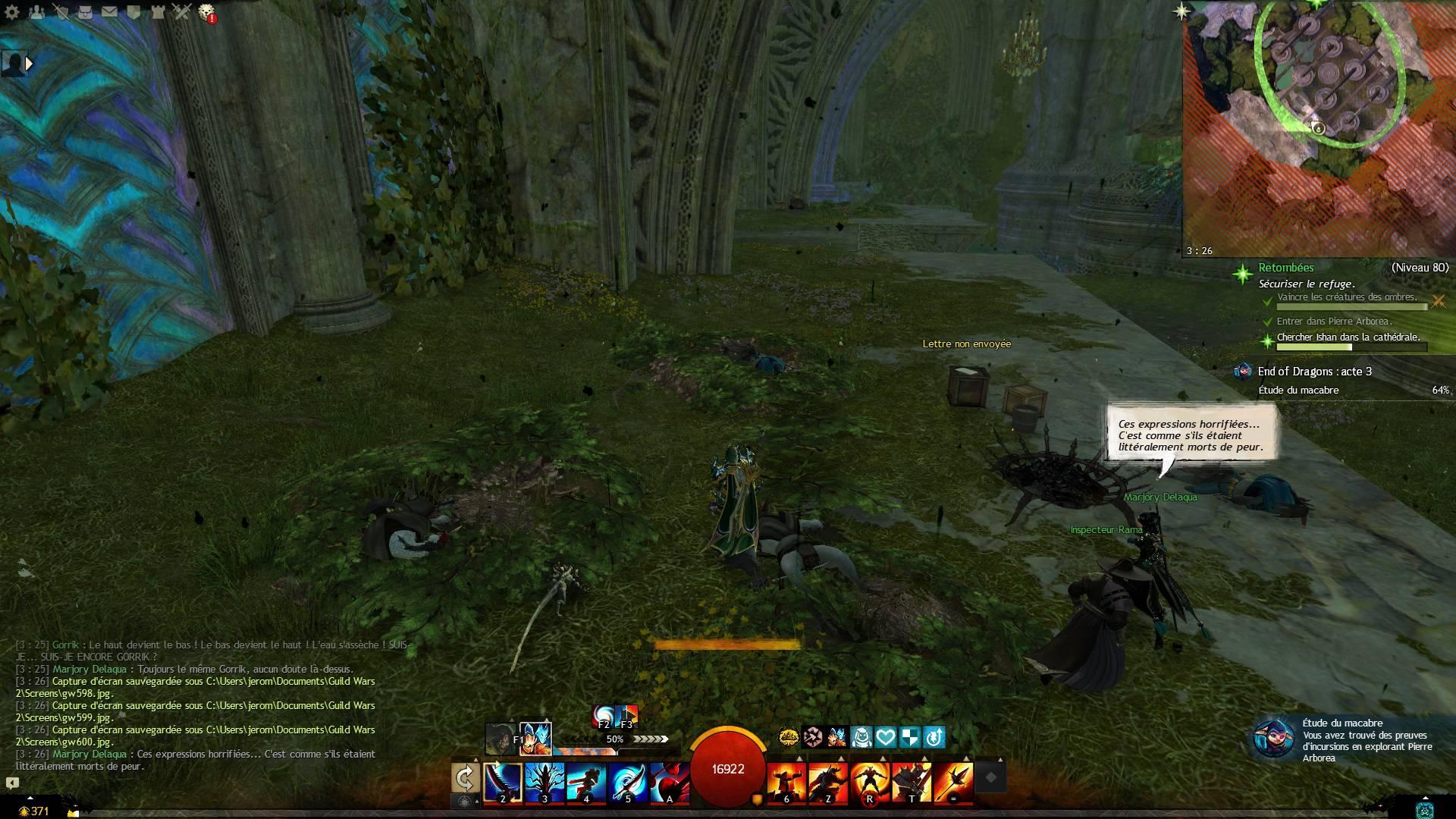1456x819 pixels.
Task: Open the inventory bag icon
Action: pos(85,11)
